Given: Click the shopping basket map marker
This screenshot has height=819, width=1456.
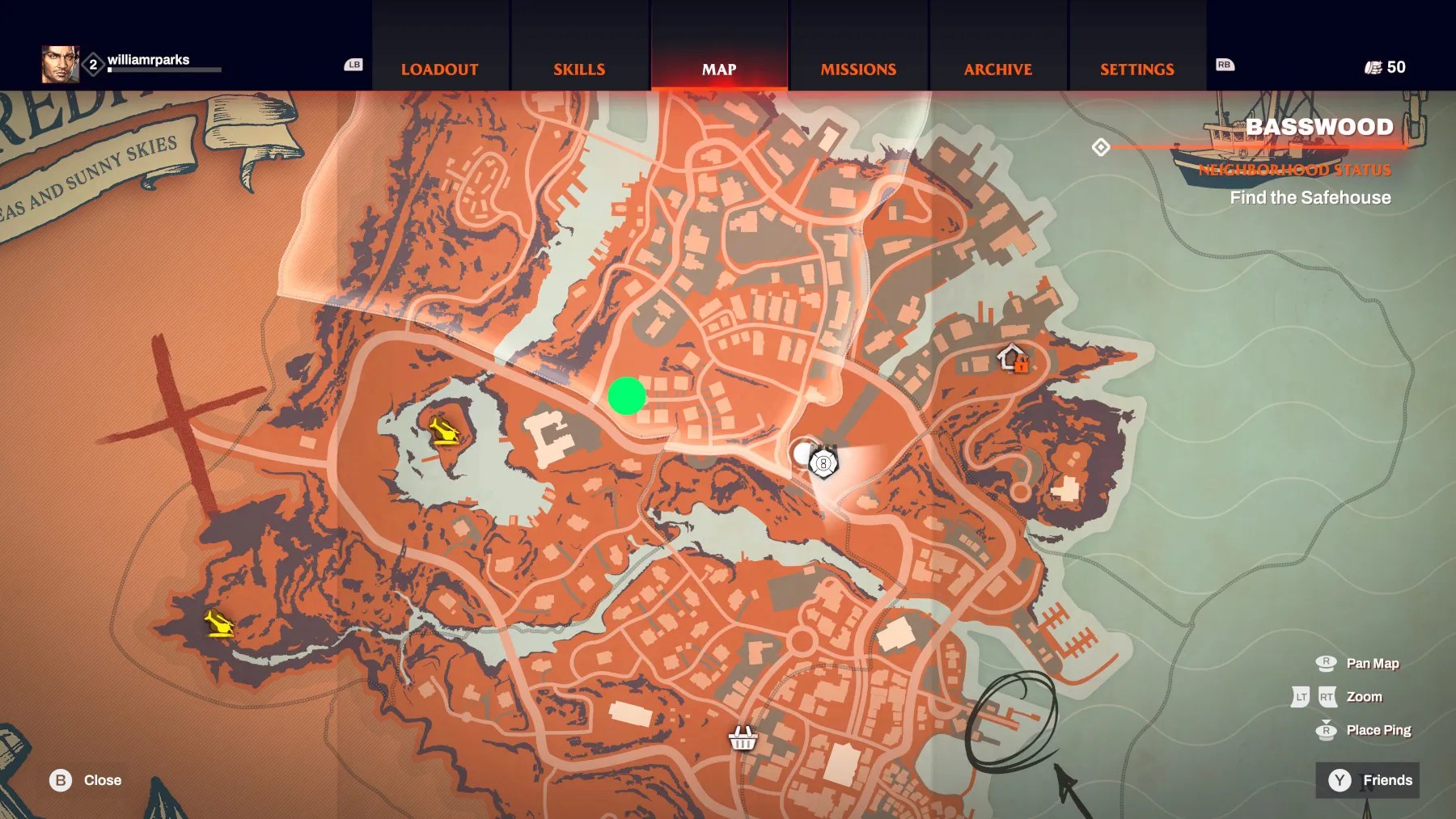Looking at the screenshot, I should pos(743,737).
